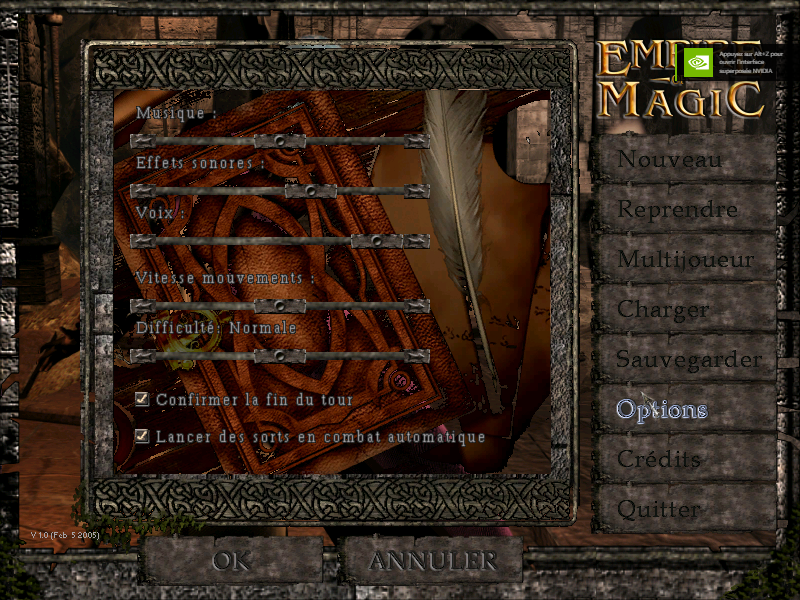Viewport: 800px width, 600px height.
Task: Cancel changes with the ANNULER button
Action: (433, 561)
